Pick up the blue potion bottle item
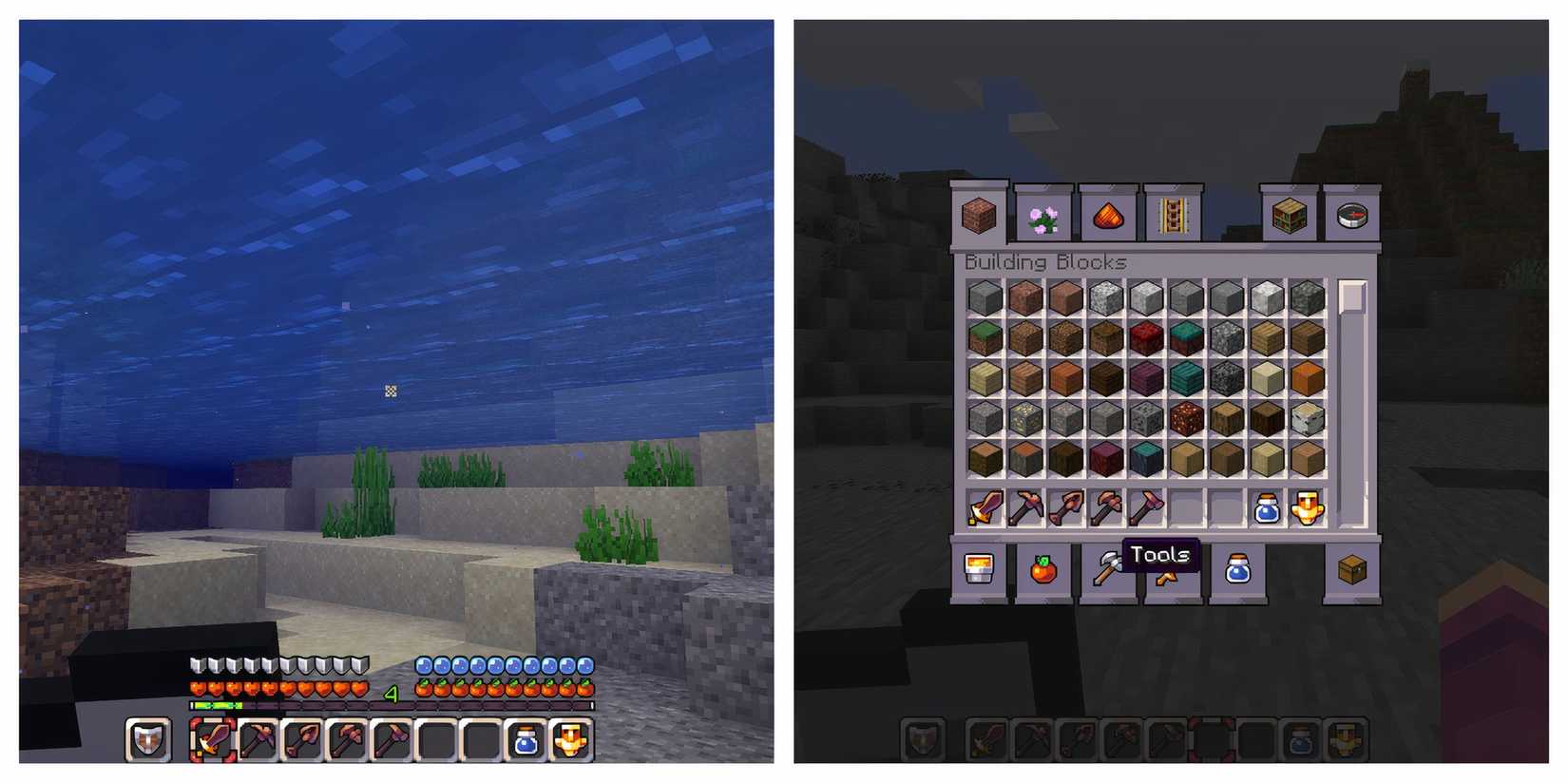Viewport: 1568px width, 783px height. (x=1268, y=508)
